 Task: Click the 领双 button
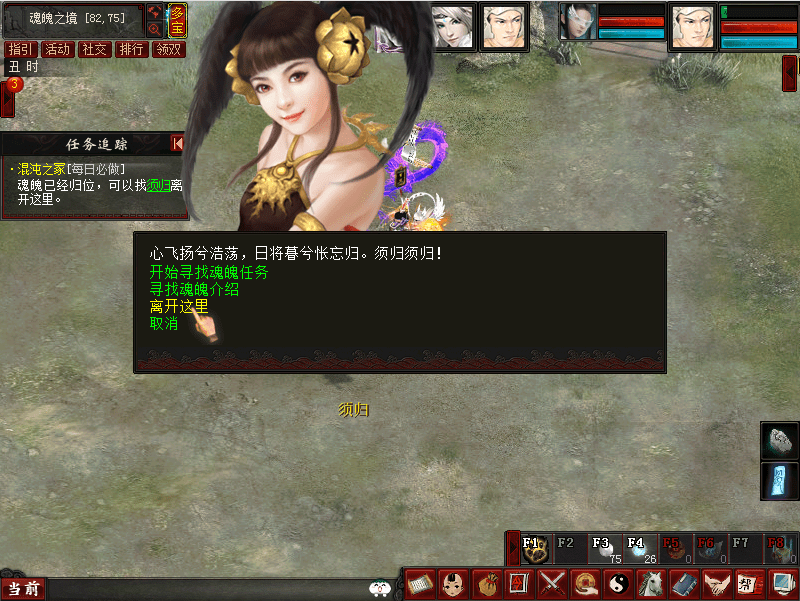169,49
